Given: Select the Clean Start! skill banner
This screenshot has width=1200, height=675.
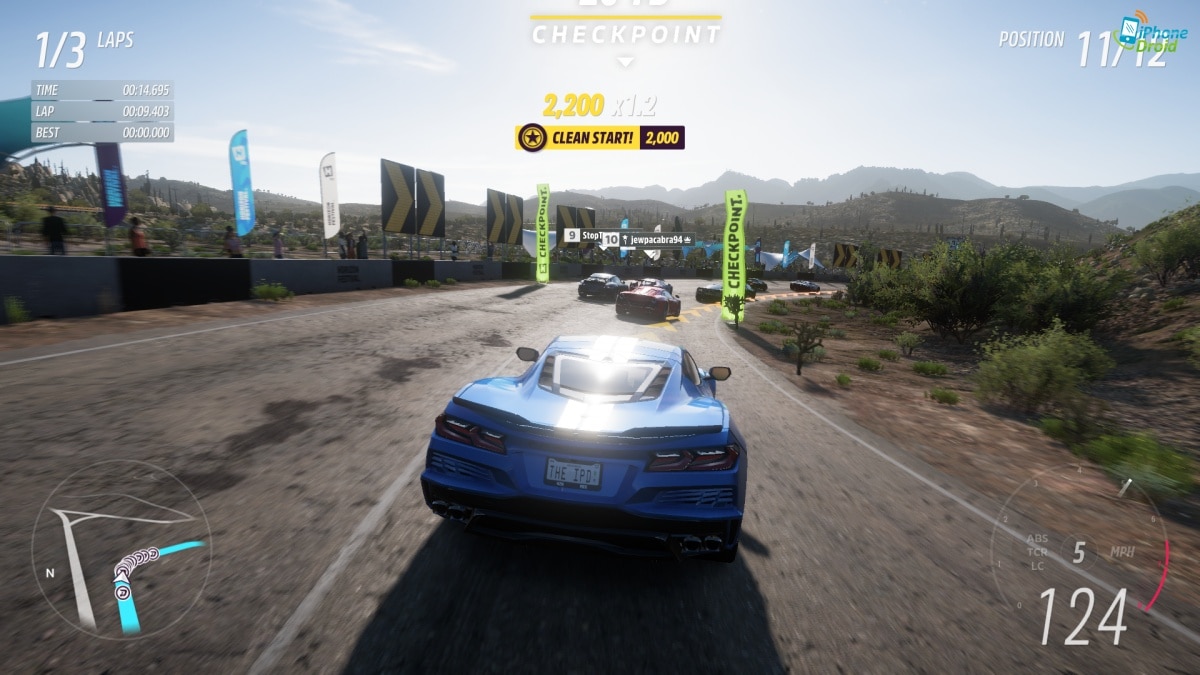Looking at the screenshot, I should [x=600, y=138].
